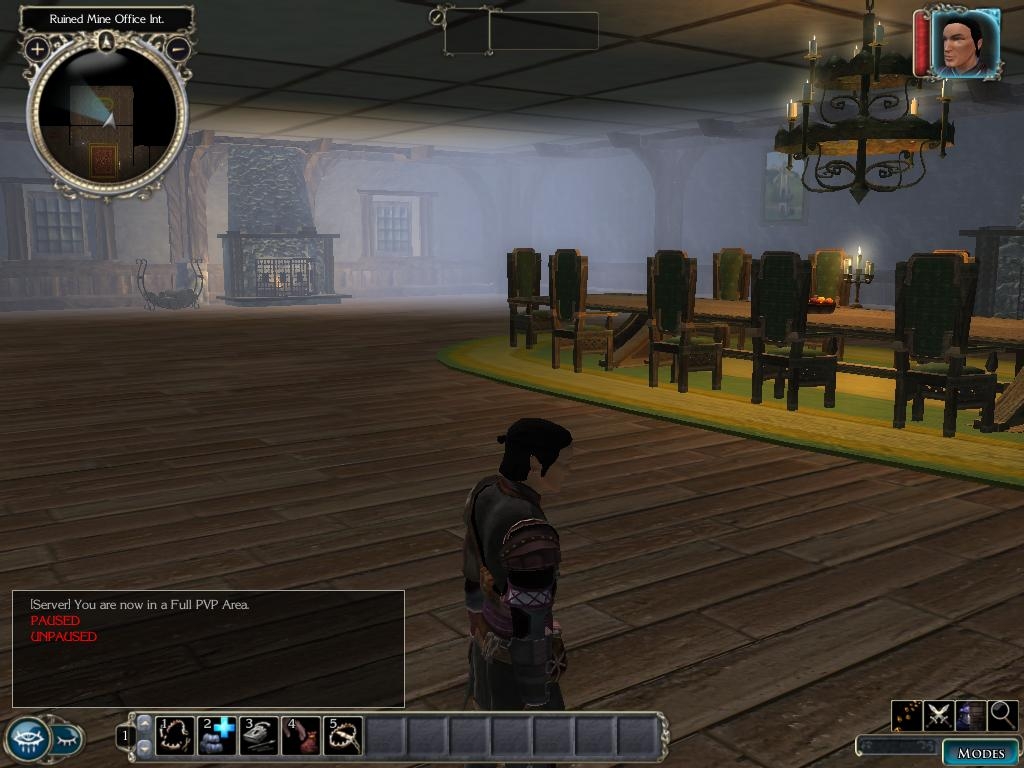This screenshot has height=768, width=1024.
Task: Zoom in the minimap with plus button
Action: click(x=37, y=48)
